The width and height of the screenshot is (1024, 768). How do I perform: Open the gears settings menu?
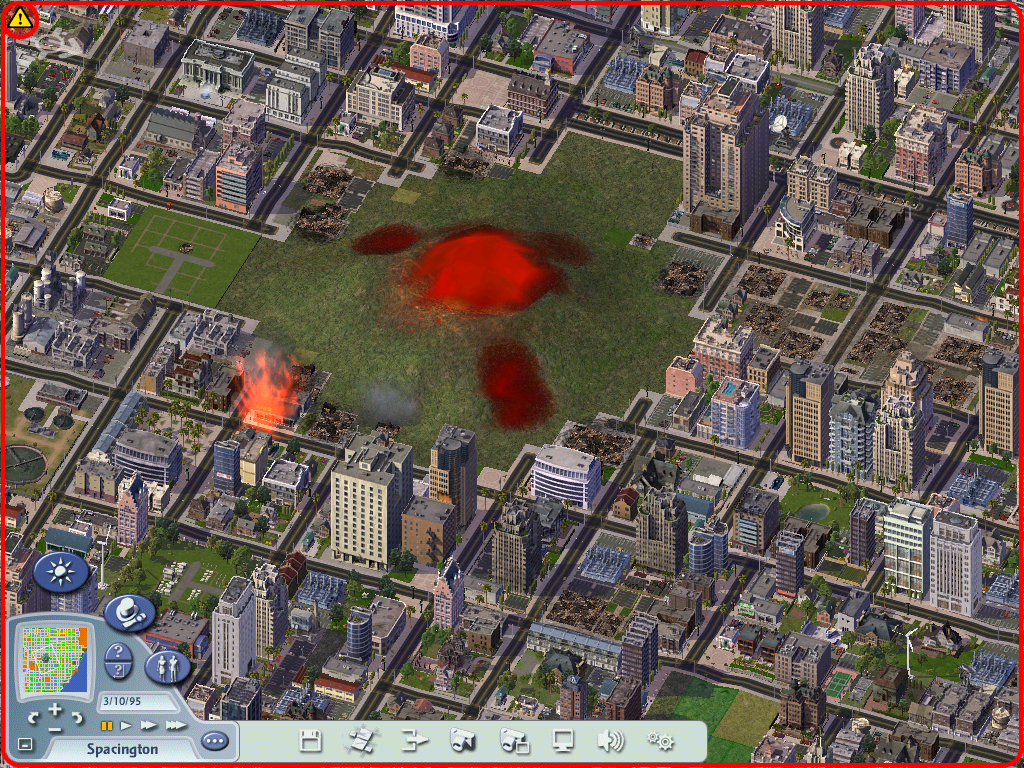tap(659, 741)
